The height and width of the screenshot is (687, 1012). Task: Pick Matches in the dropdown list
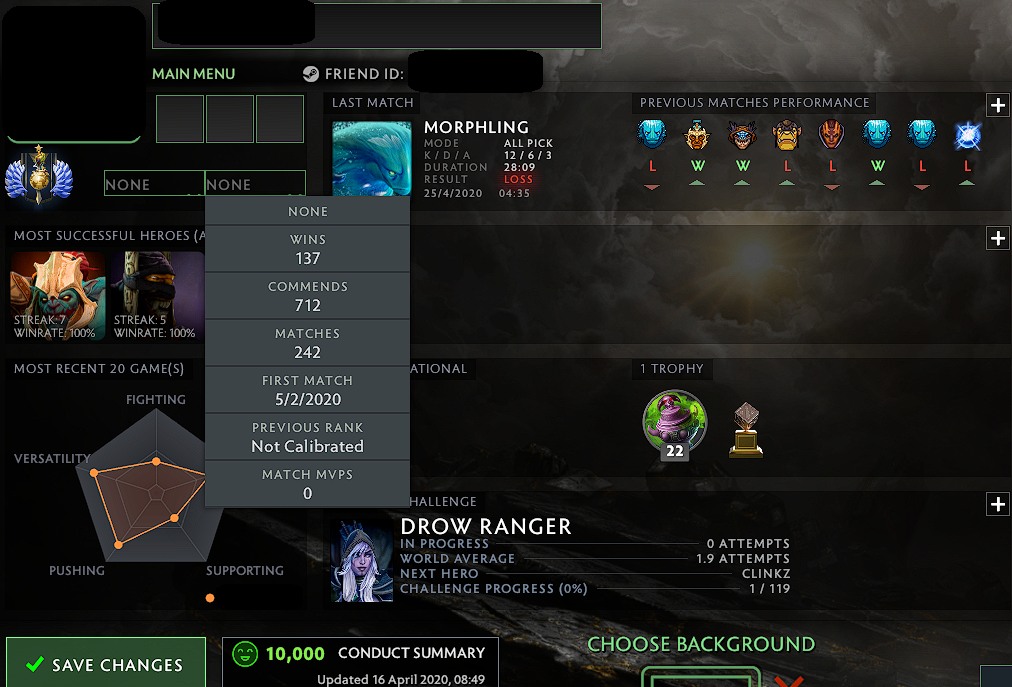pyautogui.click(x=307, y=343)
